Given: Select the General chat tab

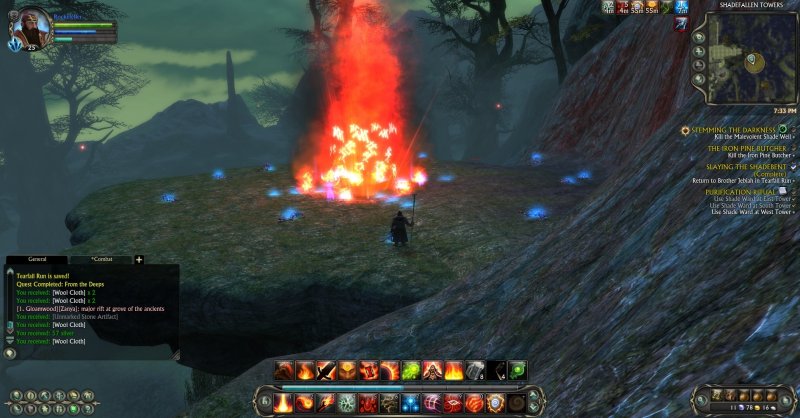Looking at the screenshot, I should point(35,259).
